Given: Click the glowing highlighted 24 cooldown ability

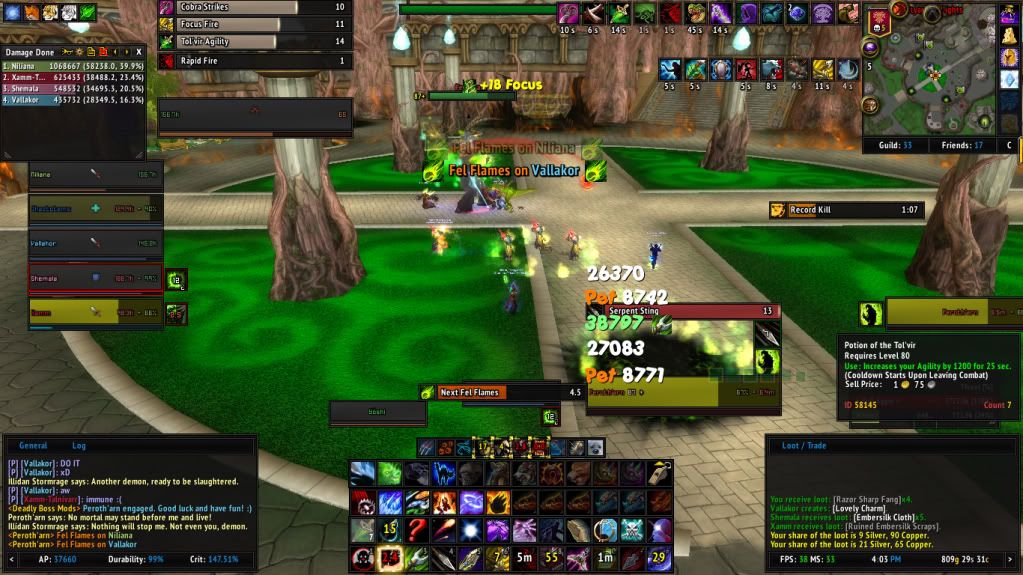Looking at the screenshot, I should (390, 558).
